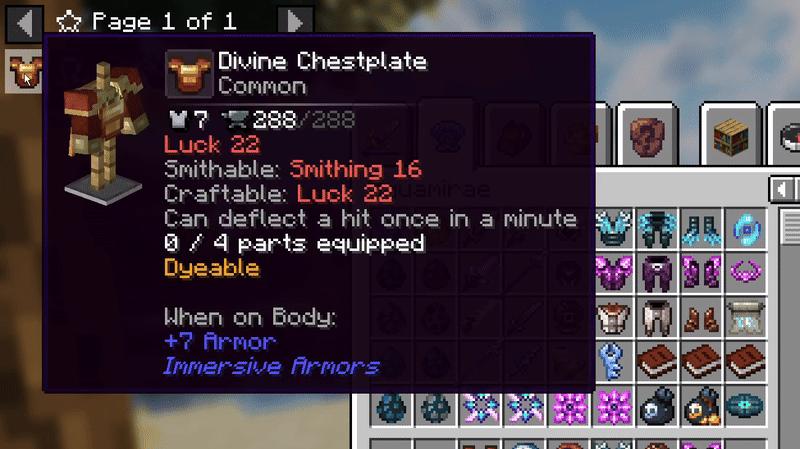Go to the next bookmark page arrow

(x=293, y=19)
